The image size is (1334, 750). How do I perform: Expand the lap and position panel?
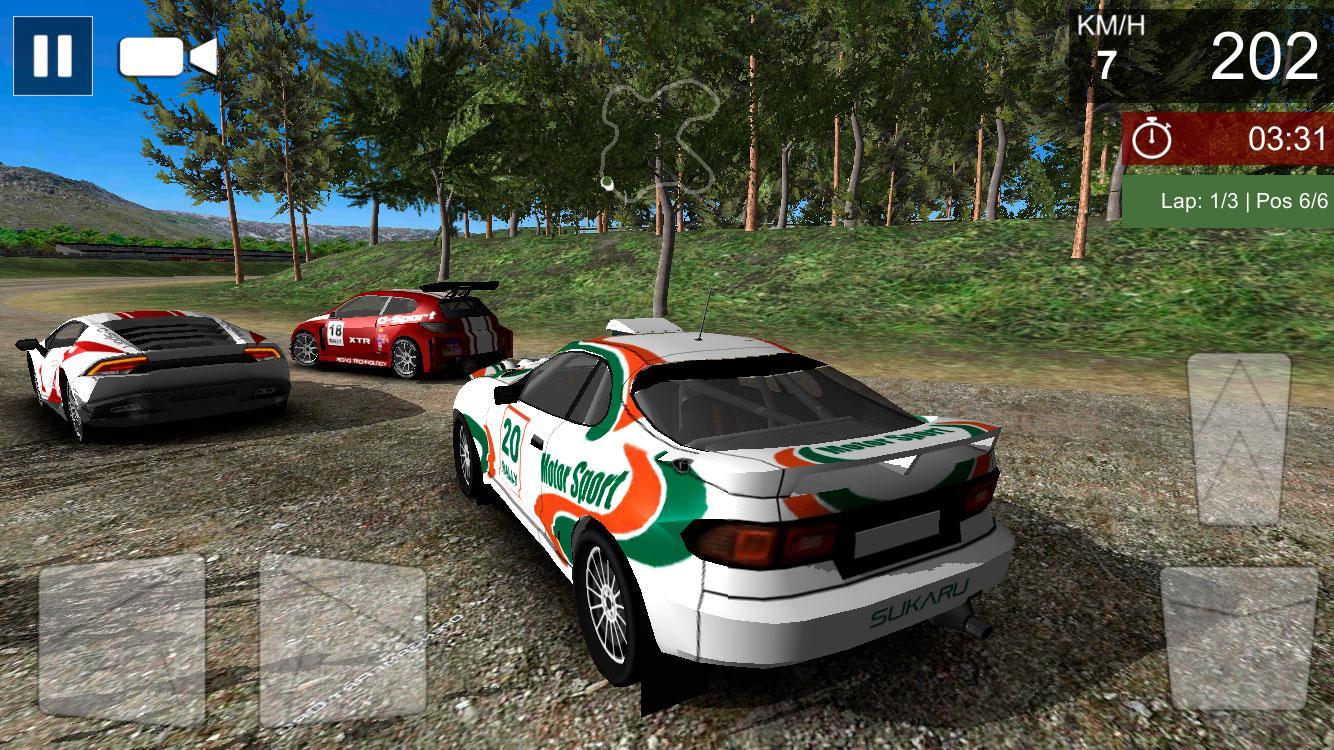(x=1225, y=200)
